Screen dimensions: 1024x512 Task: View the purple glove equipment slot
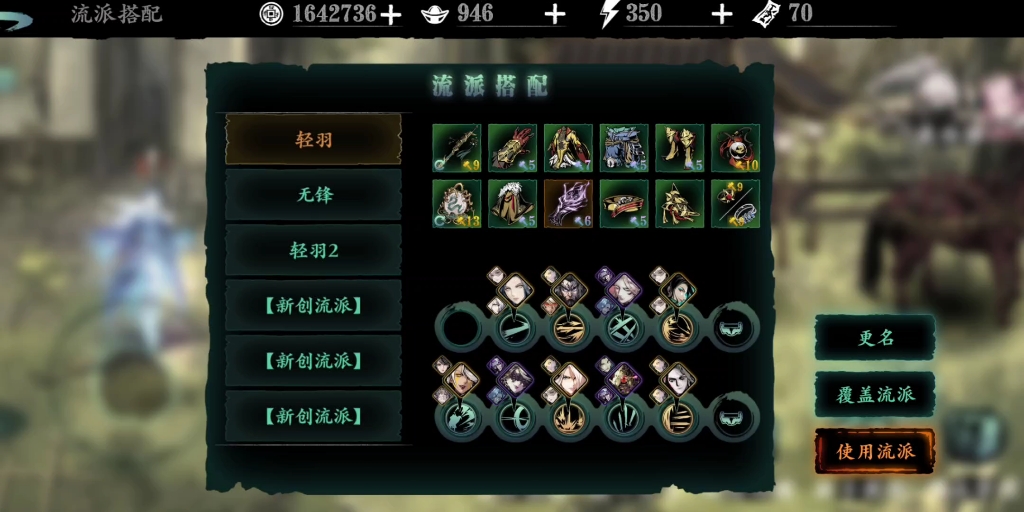[x=568, y=204]
